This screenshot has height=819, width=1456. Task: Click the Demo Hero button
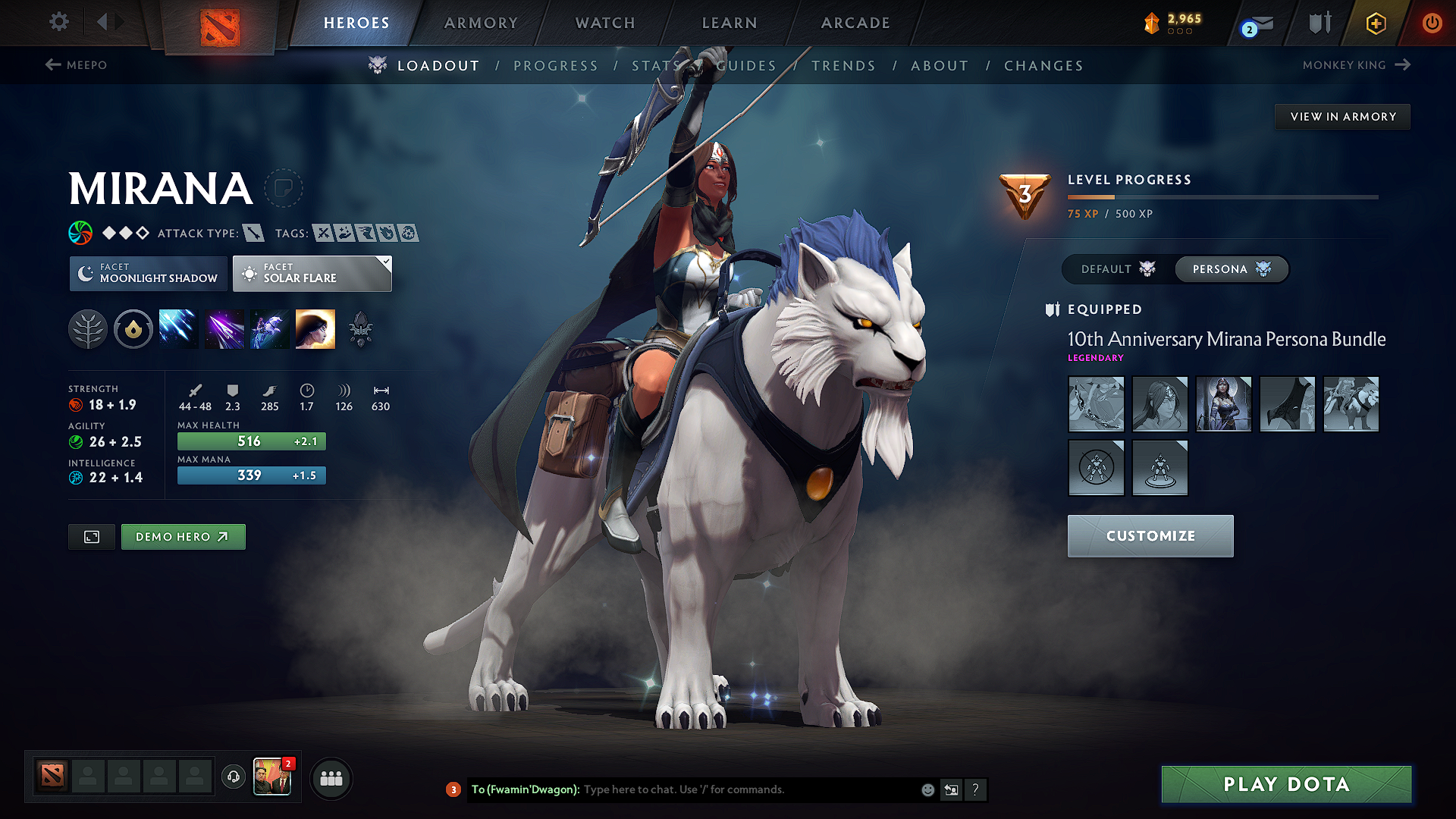(183, 536)
